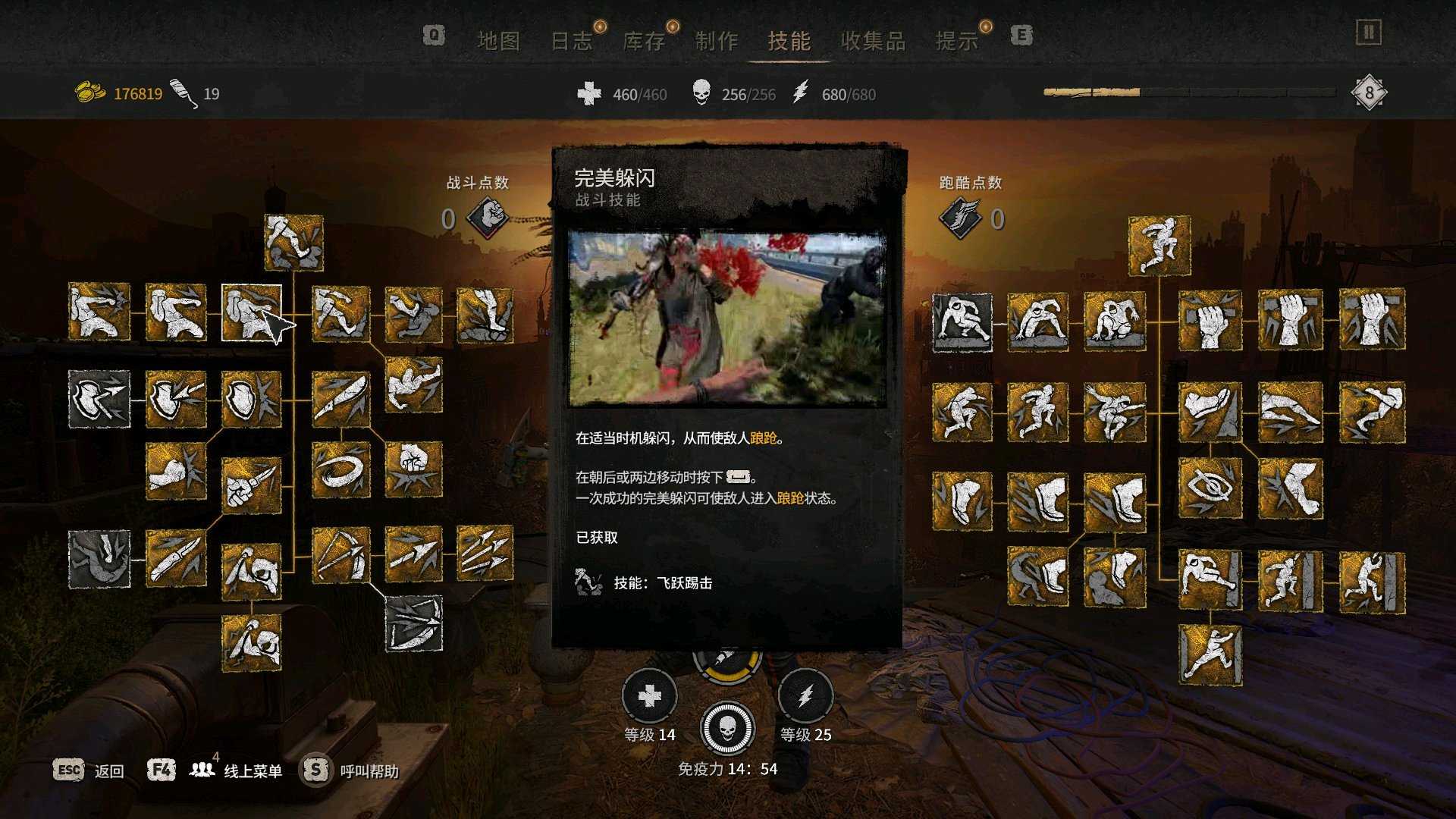Select the health upgrade cross icon above 等级14

click(x=649, y=694)
